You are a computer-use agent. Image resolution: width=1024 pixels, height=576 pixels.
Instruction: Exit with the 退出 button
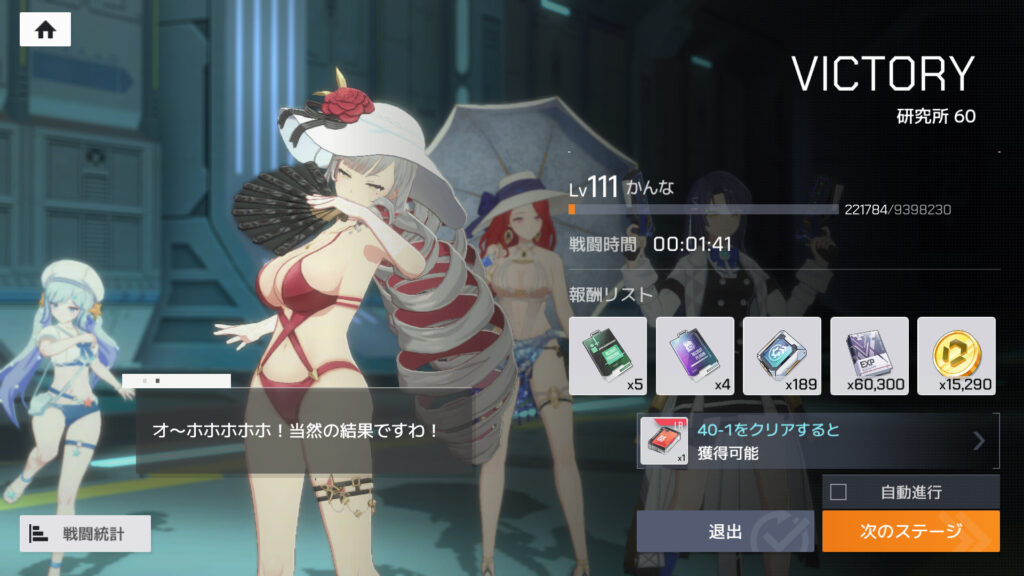725,531
